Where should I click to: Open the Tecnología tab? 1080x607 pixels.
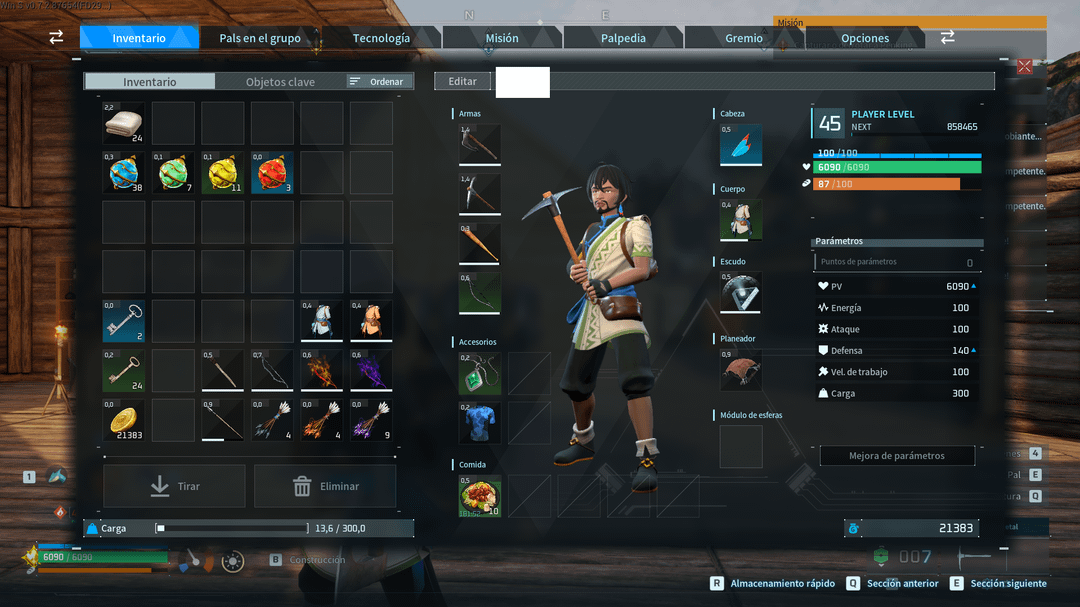click(381, 38)
